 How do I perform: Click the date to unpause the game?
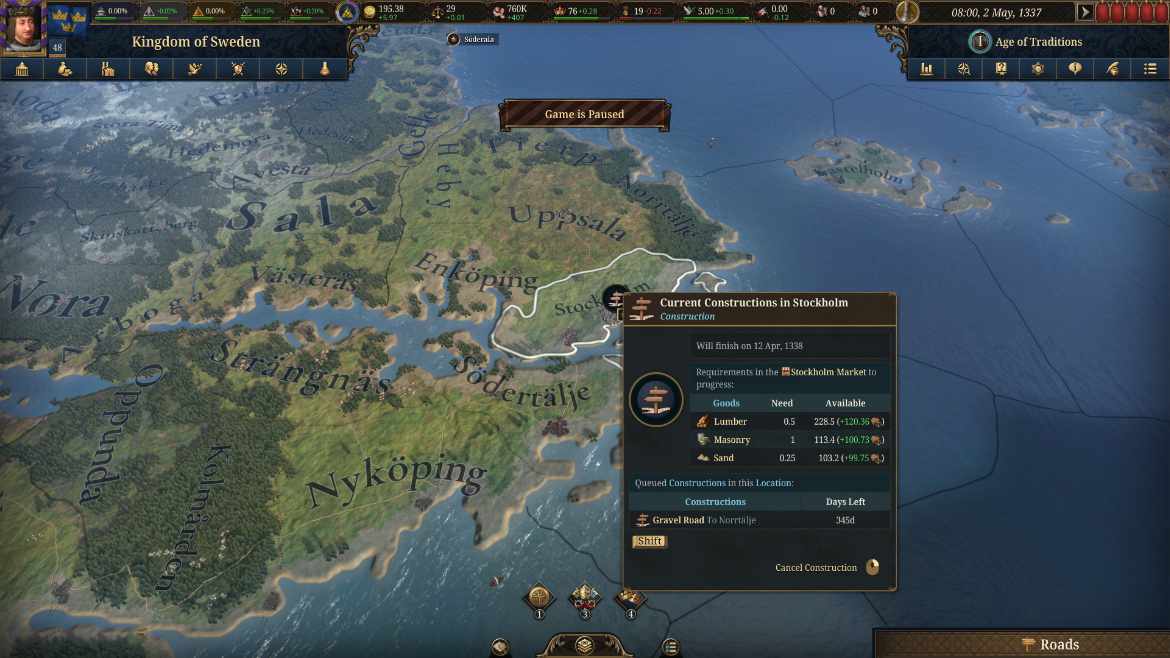(995, 13)
